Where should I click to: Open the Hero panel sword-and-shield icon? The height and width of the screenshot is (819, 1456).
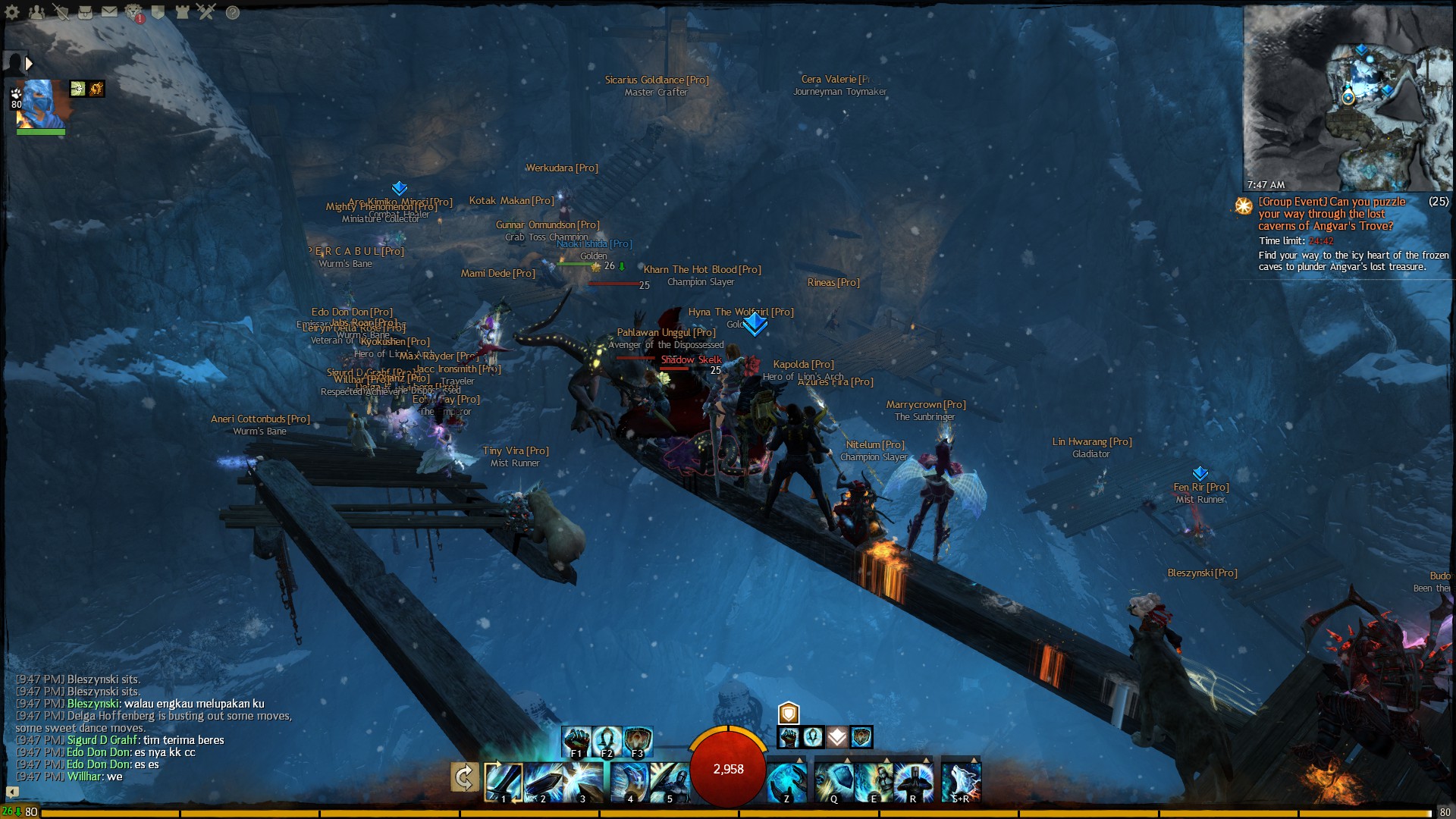tap(61, 11)
